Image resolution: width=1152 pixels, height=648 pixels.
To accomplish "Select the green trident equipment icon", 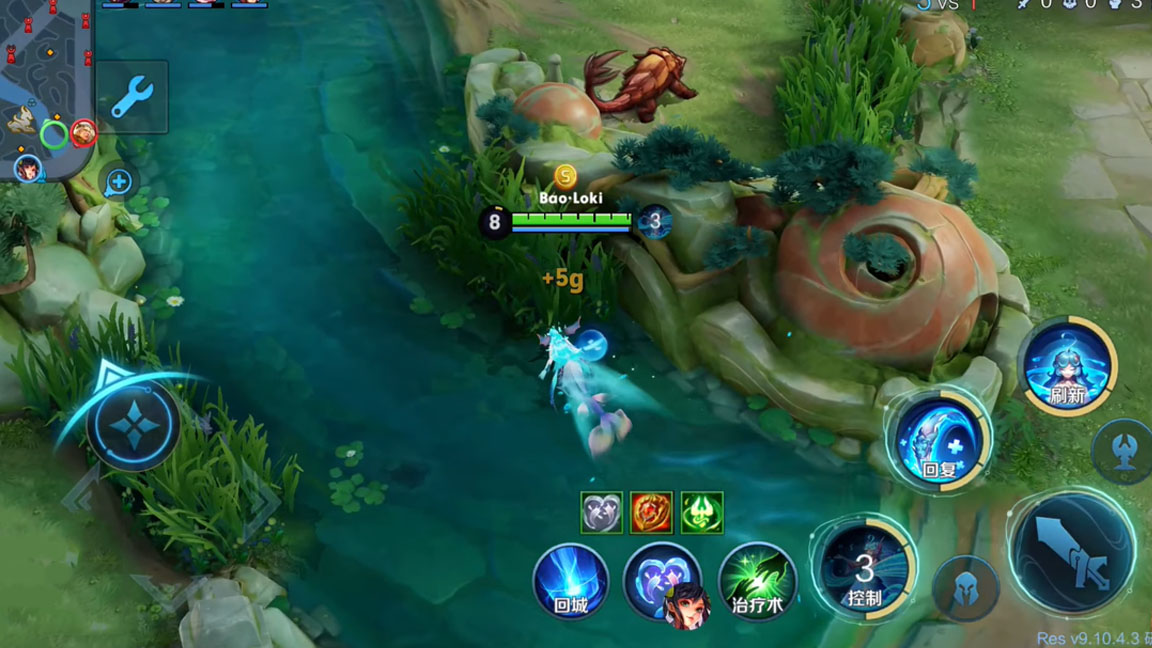I will pyautogui.click(x=702, y=513).
